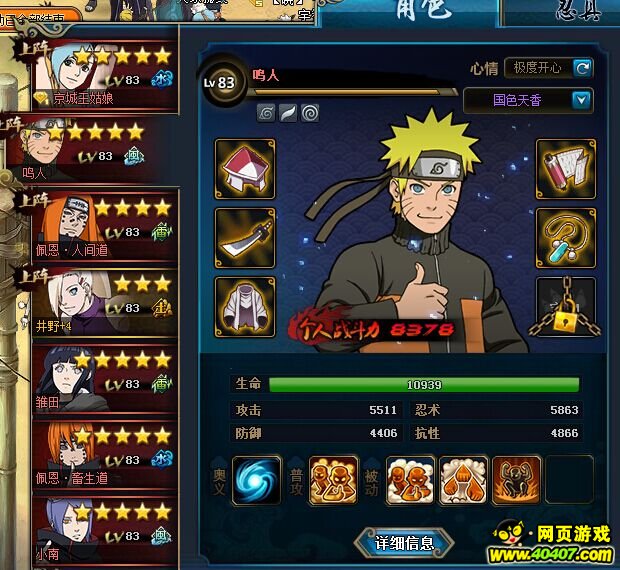Image resolution: width=620 pixels, height=570 pixels.
Task: Select the 普攻 normal attack skill icon
Action: (333, 481)
